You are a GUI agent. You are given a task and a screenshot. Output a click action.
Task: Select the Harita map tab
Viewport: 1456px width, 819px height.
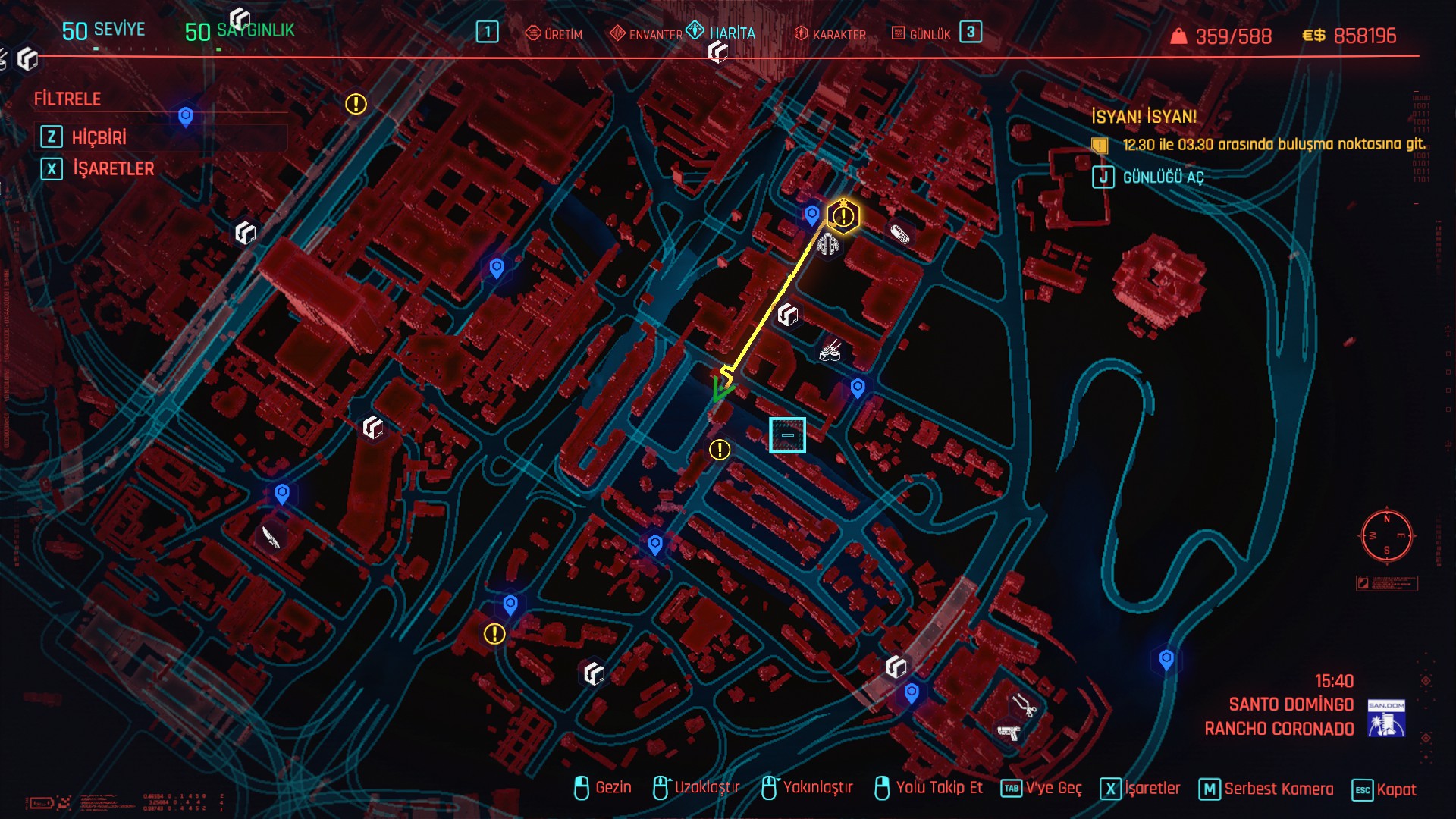721,33
